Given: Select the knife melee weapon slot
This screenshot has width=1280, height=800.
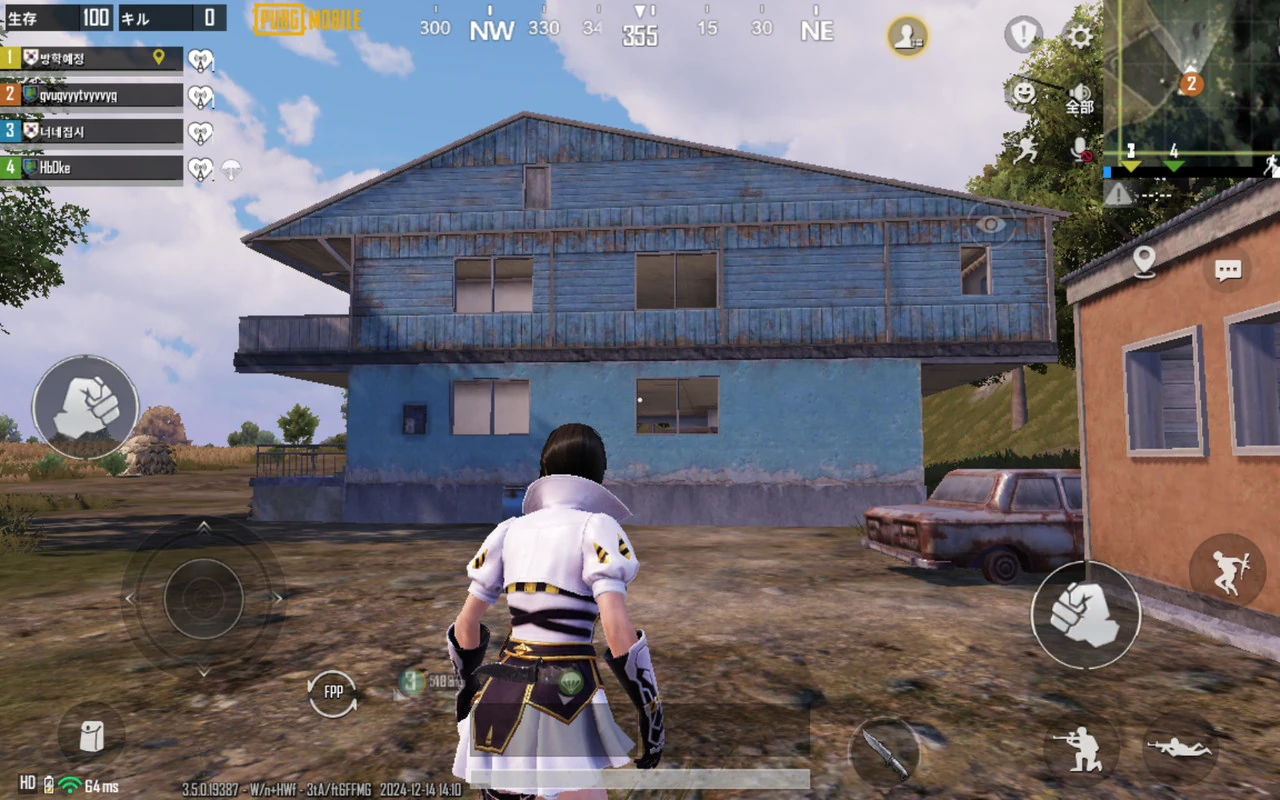Looking at the screenshot, I should tap(885, 751).
